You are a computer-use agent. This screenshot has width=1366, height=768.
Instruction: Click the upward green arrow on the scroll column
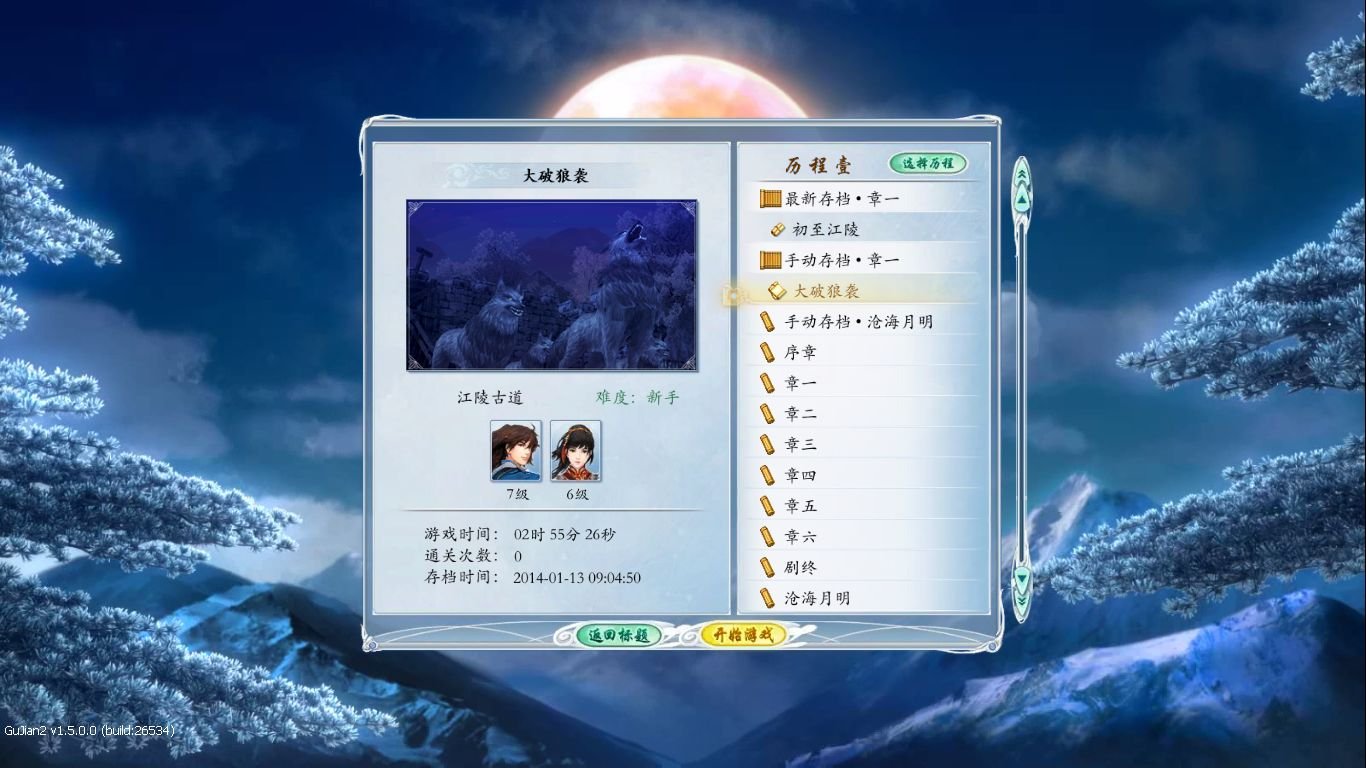[x=1021, y=200]
